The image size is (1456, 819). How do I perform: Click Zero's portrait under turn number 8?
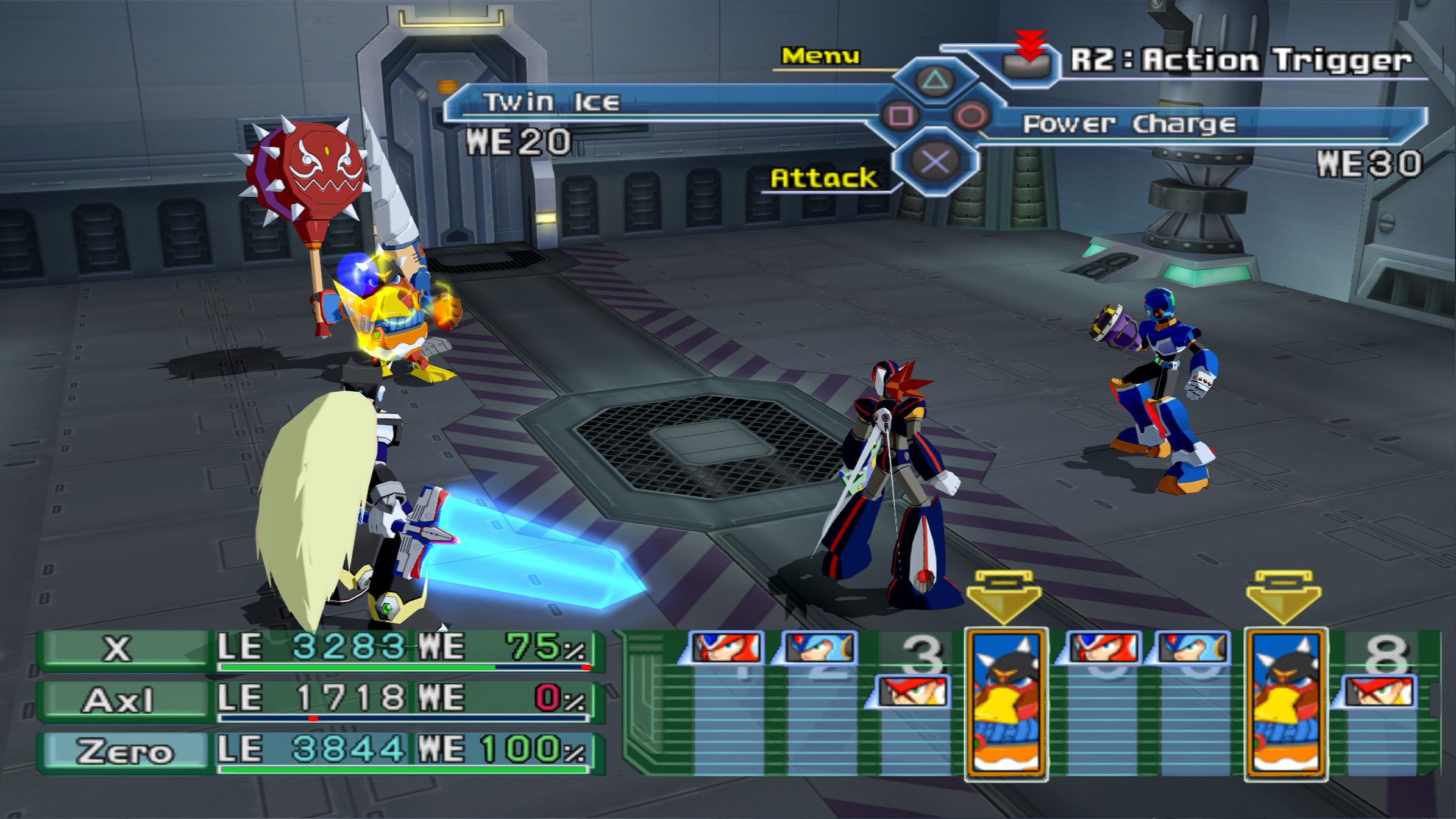click(1380, 692)
